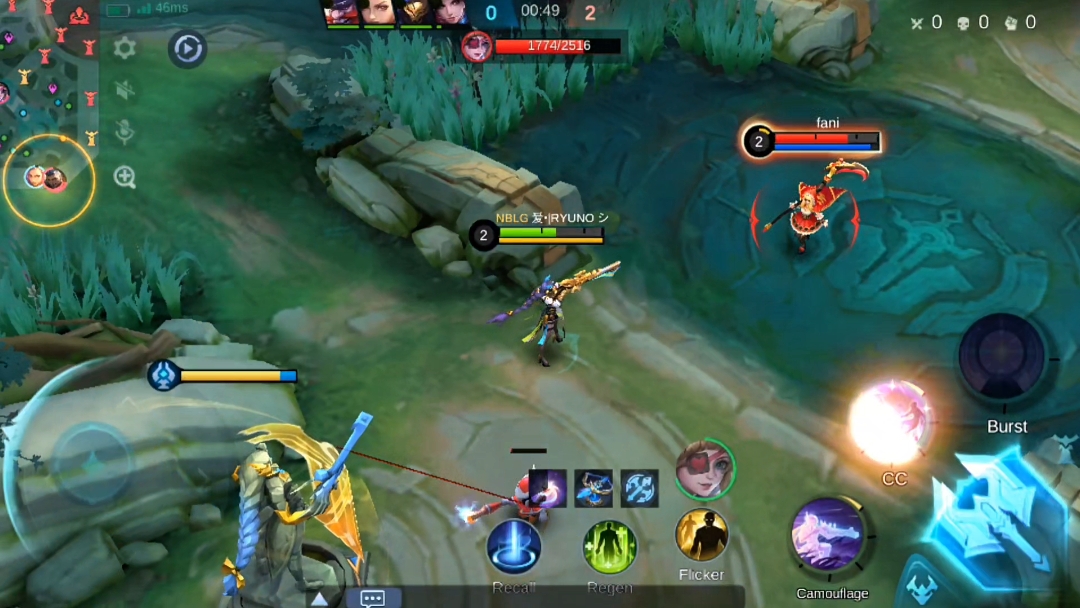Use the Regen ability
This screenshot has height=608, width=1080.
coord(610,547)
